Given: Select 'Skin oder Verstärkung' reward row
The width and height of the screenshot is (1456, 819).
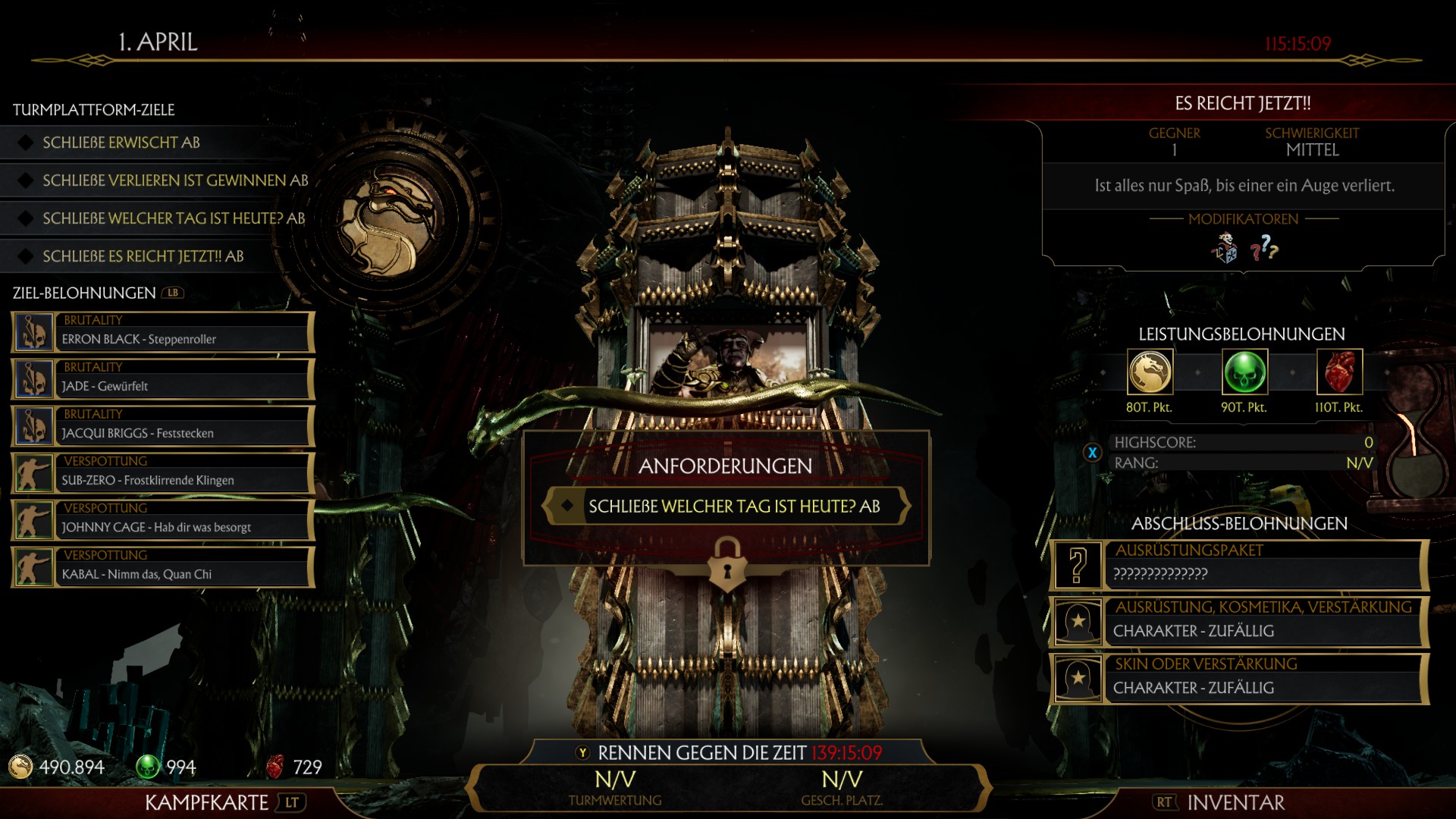Looking at the screenshot, I should pos(1240,679).
